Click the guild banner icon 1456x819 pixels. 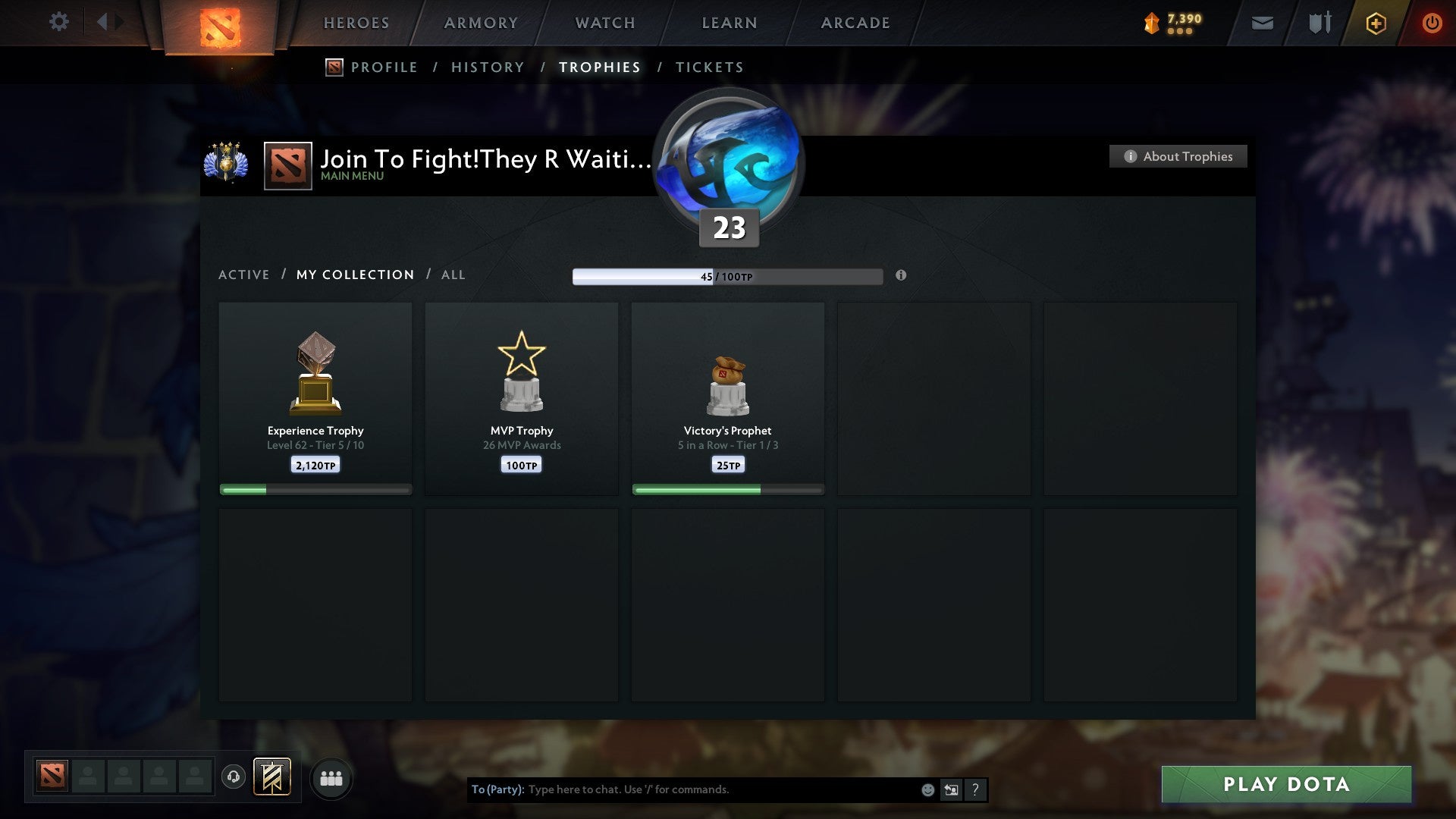click(271, 777)
